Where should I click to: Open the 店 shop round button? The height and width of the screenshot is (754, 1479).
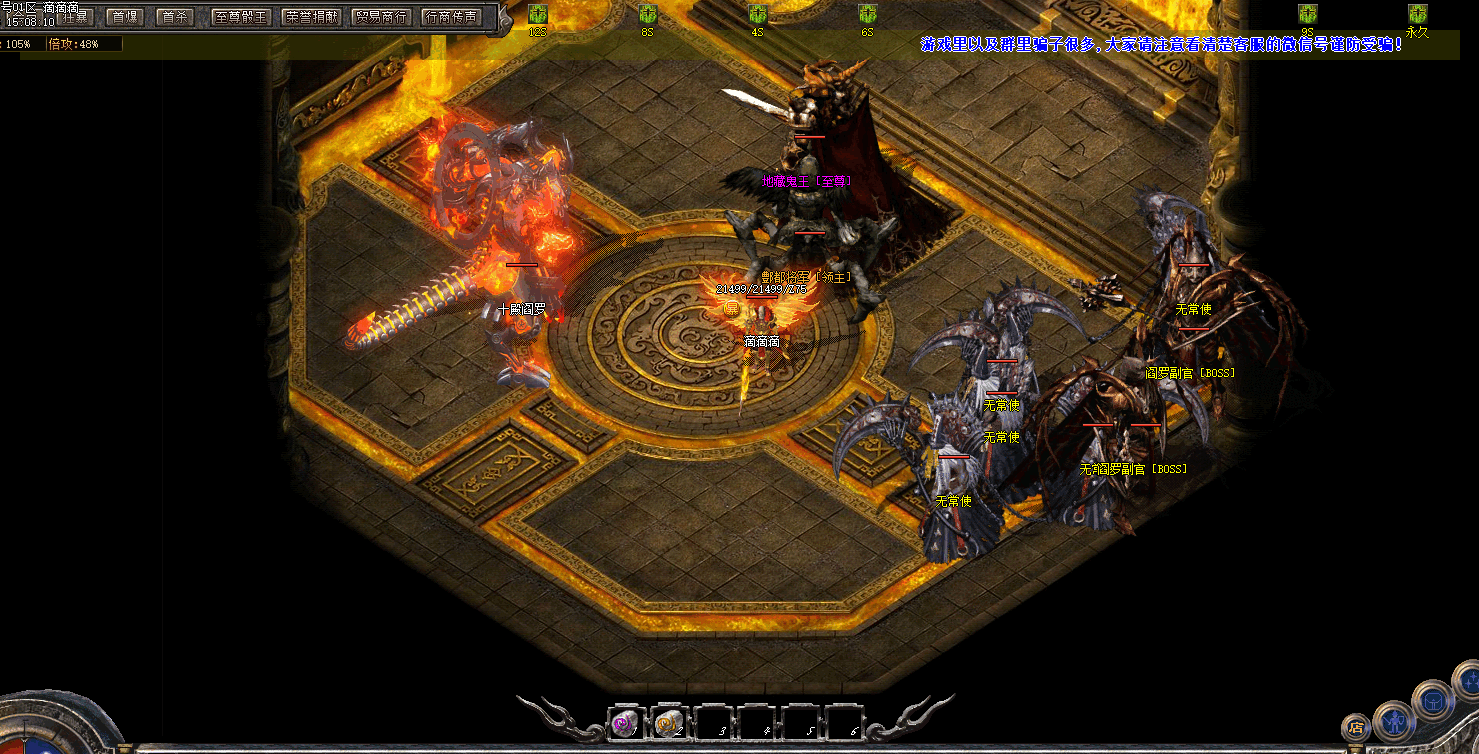(1356, 727)
